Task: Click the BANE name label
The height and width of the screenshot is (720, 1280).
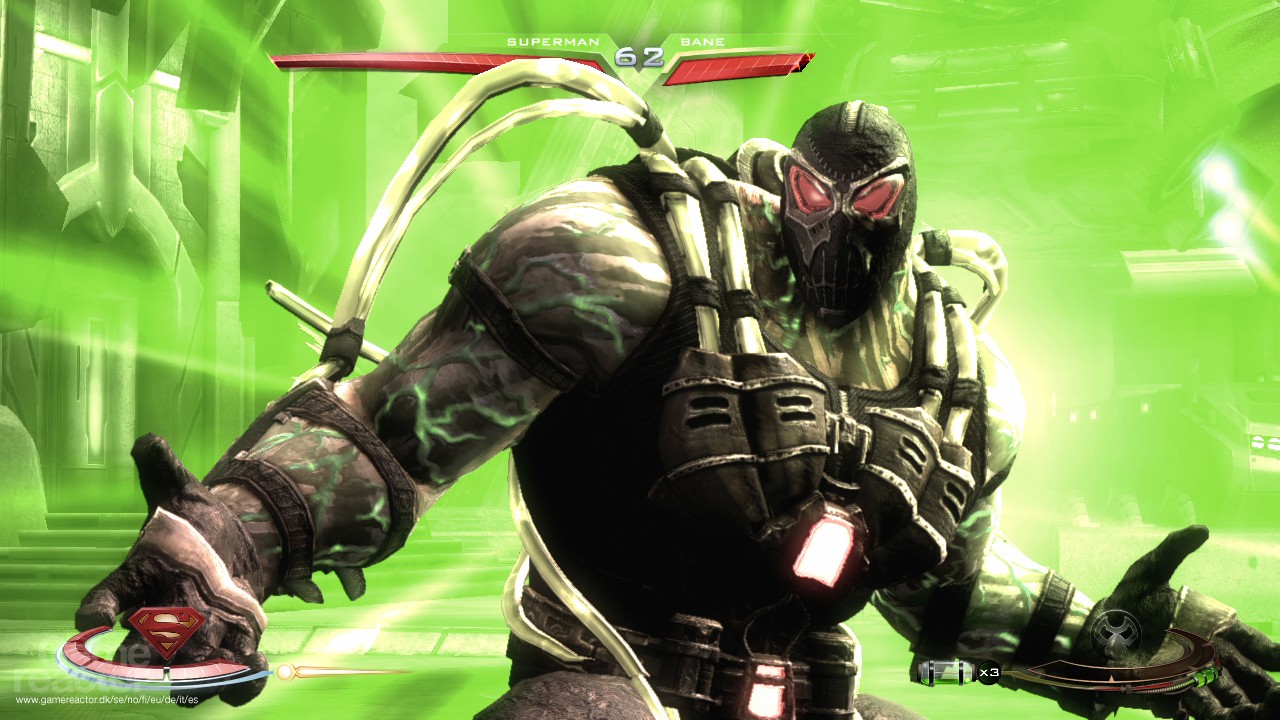Action: [x=705, y=42]
